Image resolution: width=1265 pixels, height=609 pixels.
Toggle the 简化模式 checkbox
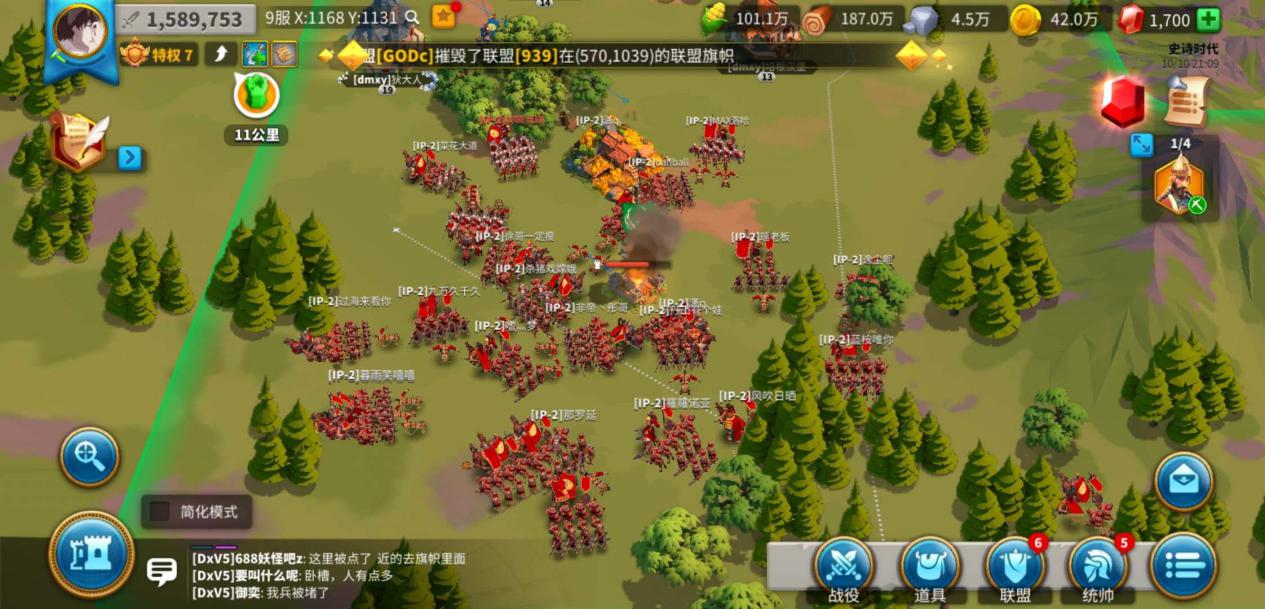(x=160, y=512)
